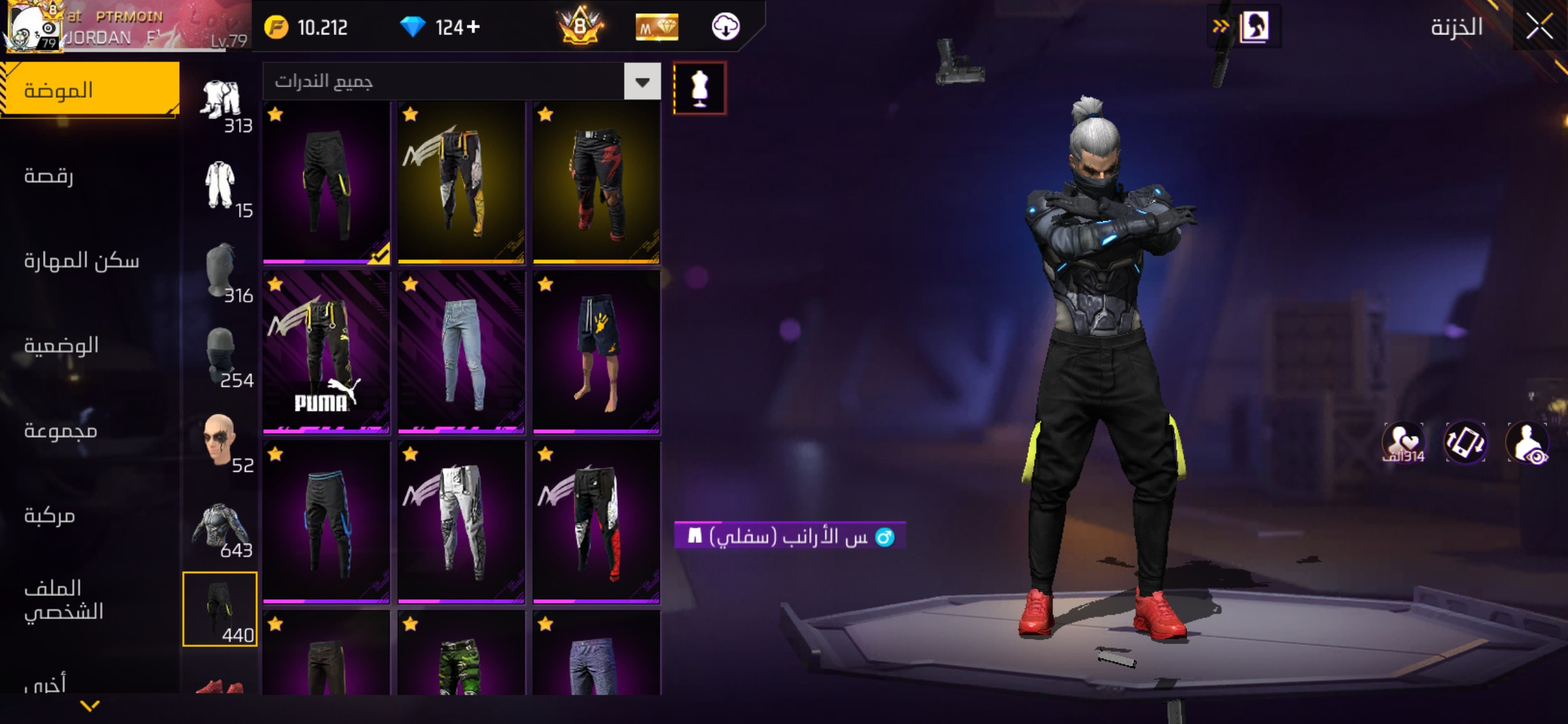The height and width of the screenshot is (724, 1568).
Task: Select the outfit sets category with 313 items
Action: [x=221, y=105]
